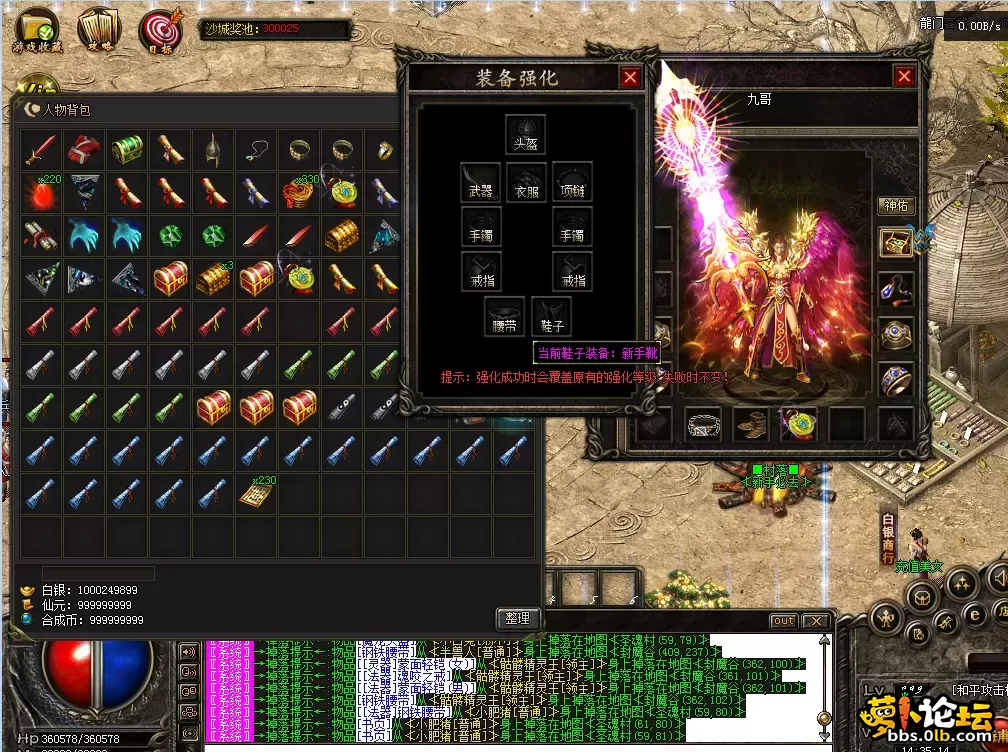The width and height of the screenshot is (1008, 752).
Task: Select the green treasure chest item
Action: point(128,149)
